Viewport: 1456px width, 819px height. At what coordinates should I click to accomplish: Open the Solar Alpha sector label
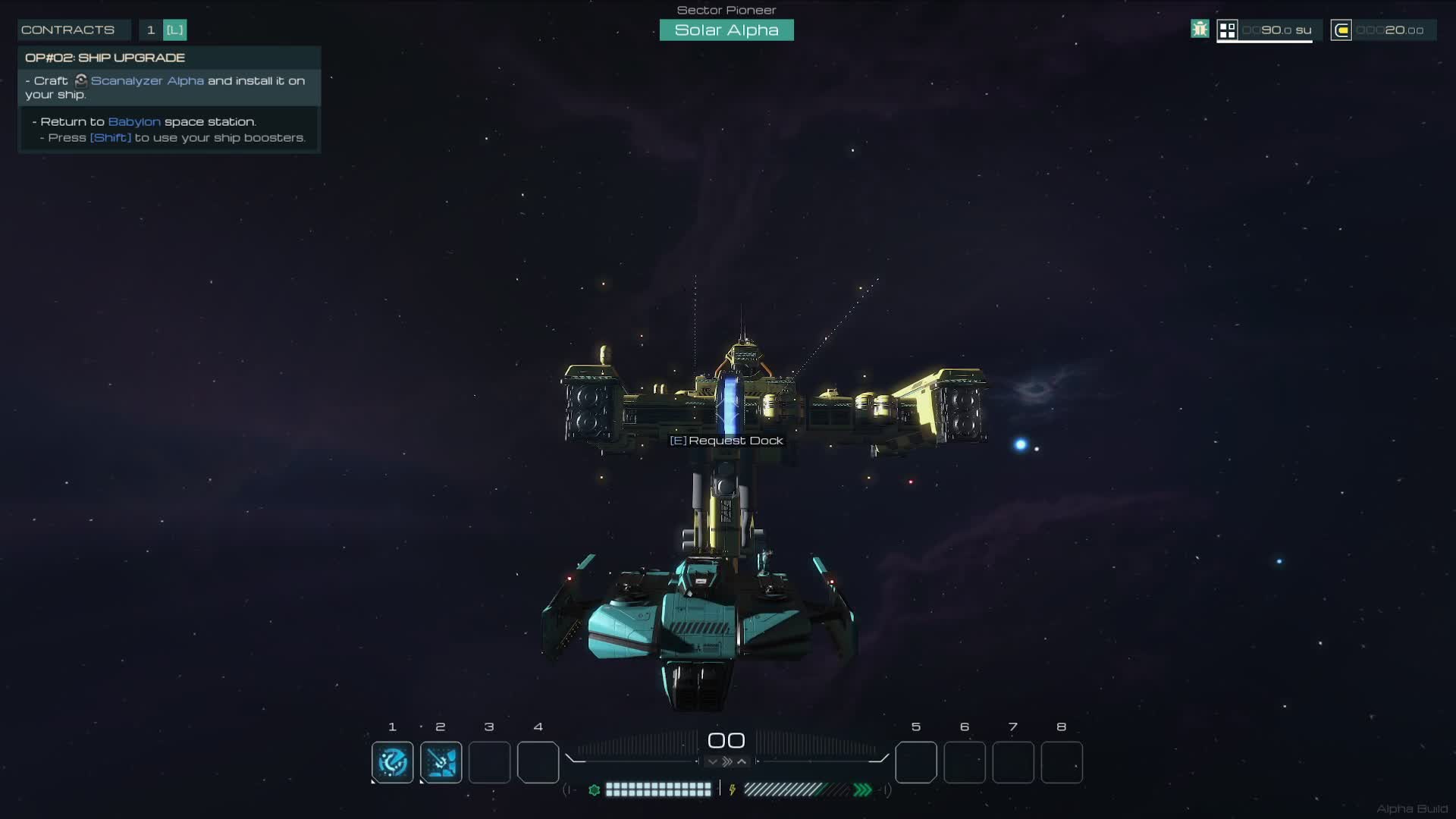726,30
